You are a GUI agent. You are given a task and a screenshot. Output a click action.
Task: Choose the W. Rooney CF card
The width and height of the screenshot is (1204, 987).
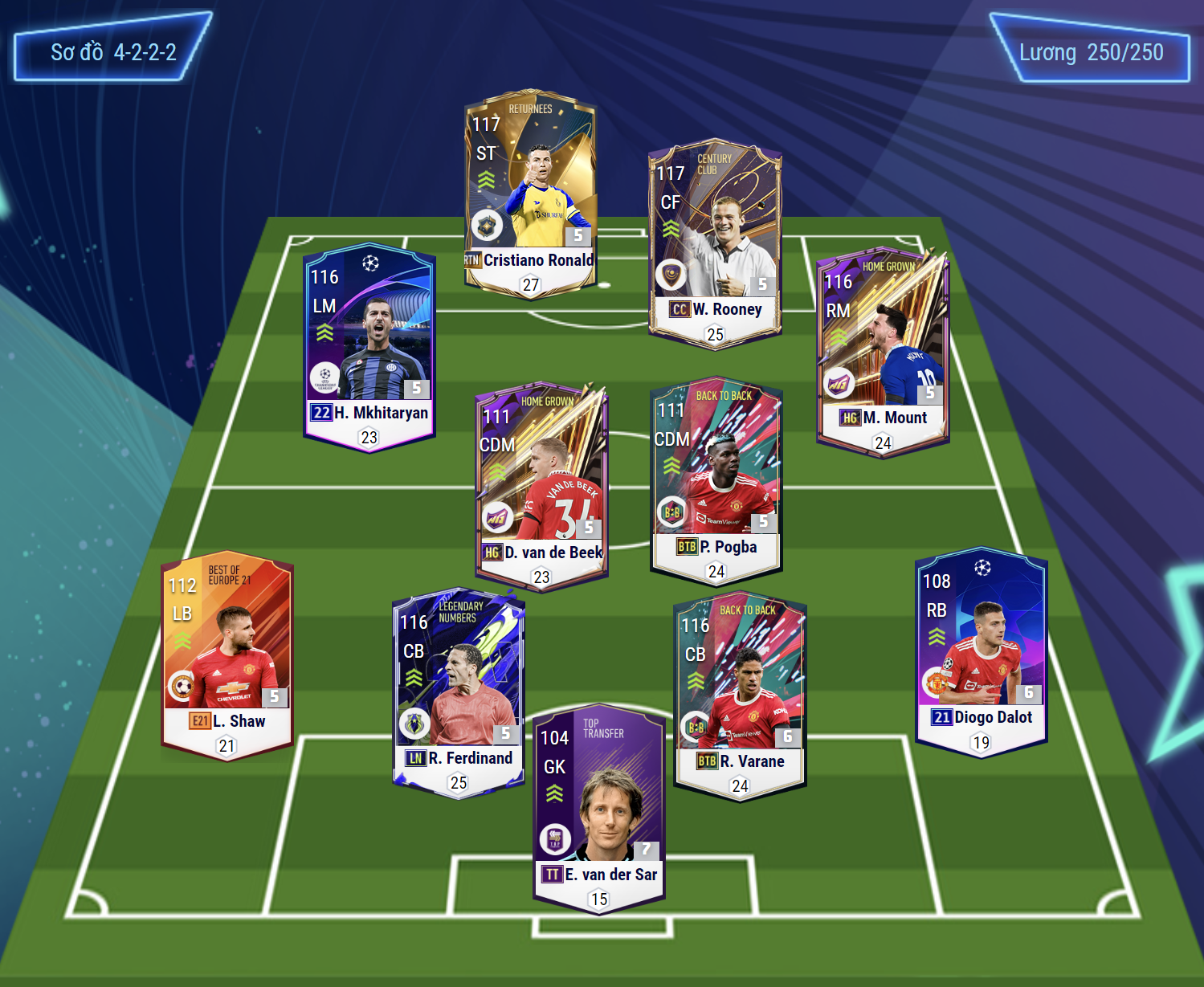click(715, 243)
